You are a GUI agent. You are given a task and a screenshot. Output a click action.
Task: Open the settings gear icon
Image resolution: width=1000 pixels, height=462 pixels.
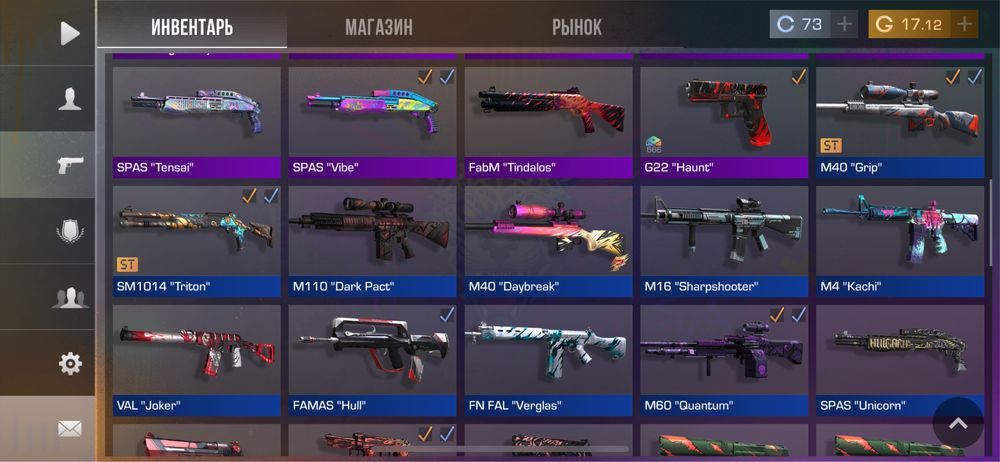(x=69, y=363)
